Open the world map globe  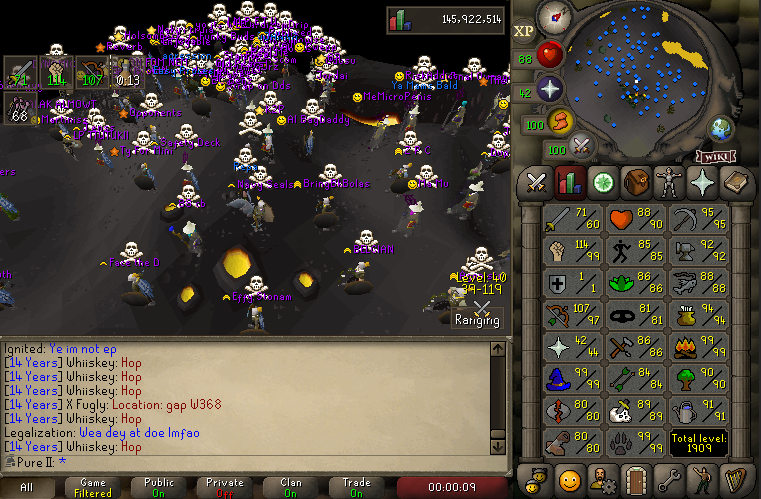(722, 129)
